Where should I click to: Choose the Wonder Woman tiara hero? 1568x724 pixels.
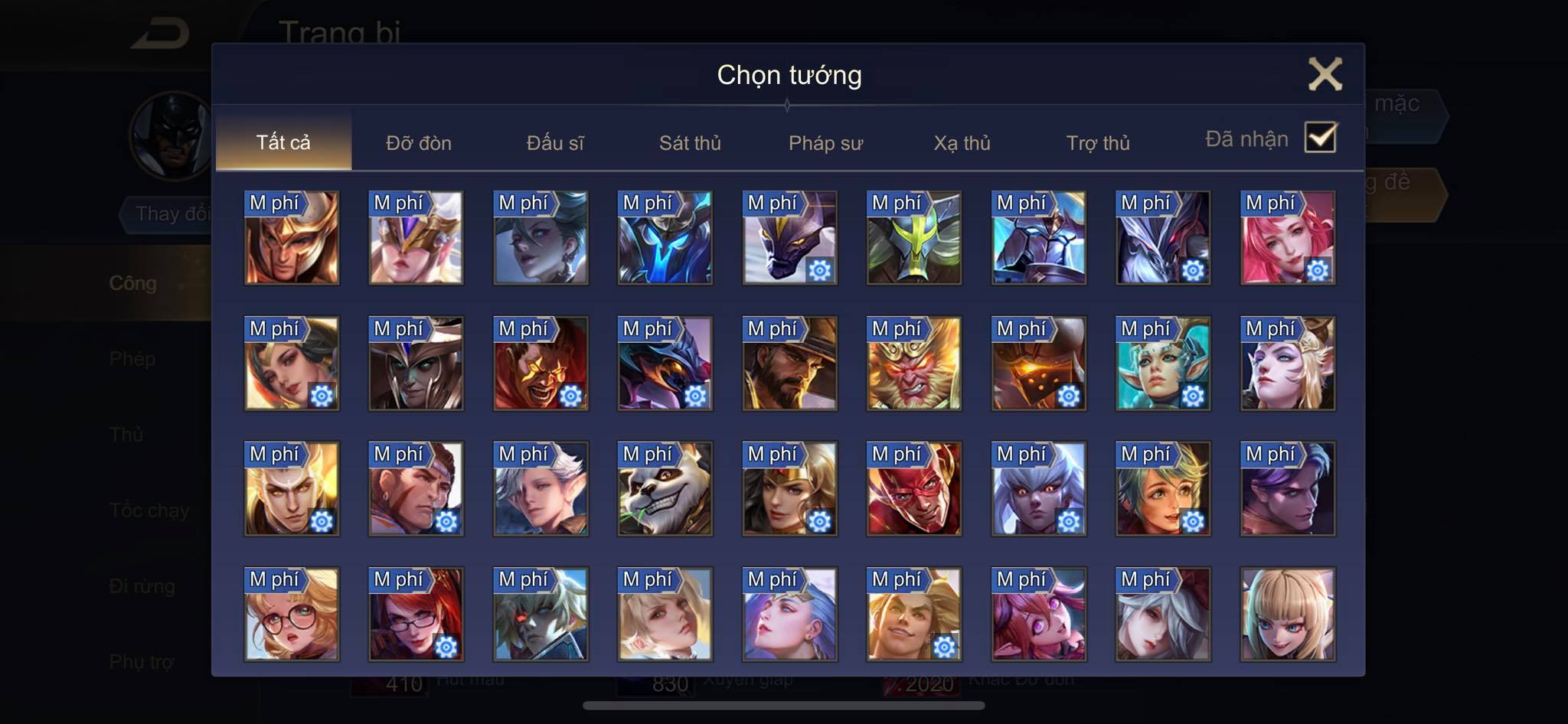click(x=789, y=489)
